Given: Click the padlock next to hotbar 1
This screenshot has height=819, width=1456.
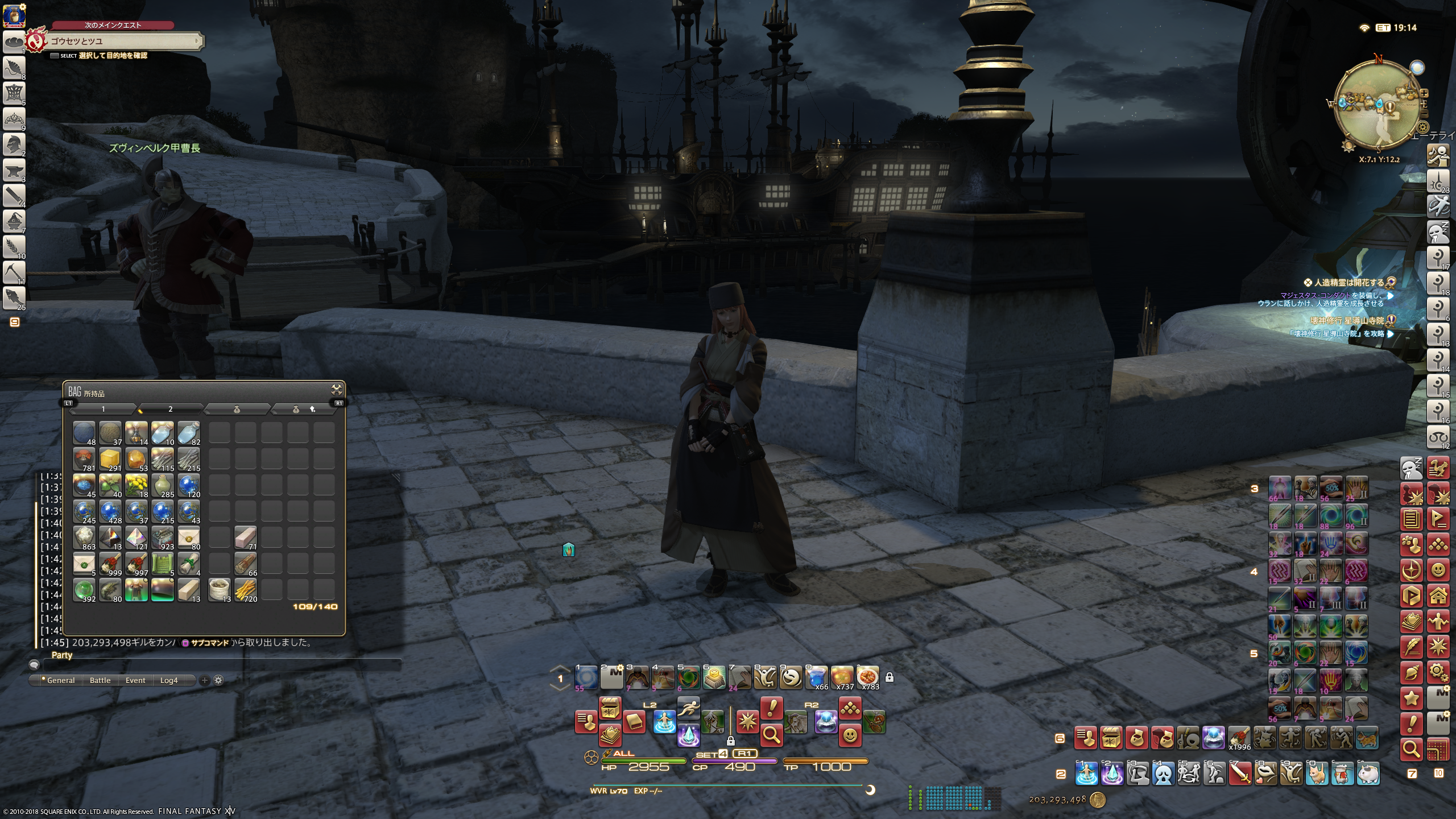Looking at the screenshot, I should 890,677.
